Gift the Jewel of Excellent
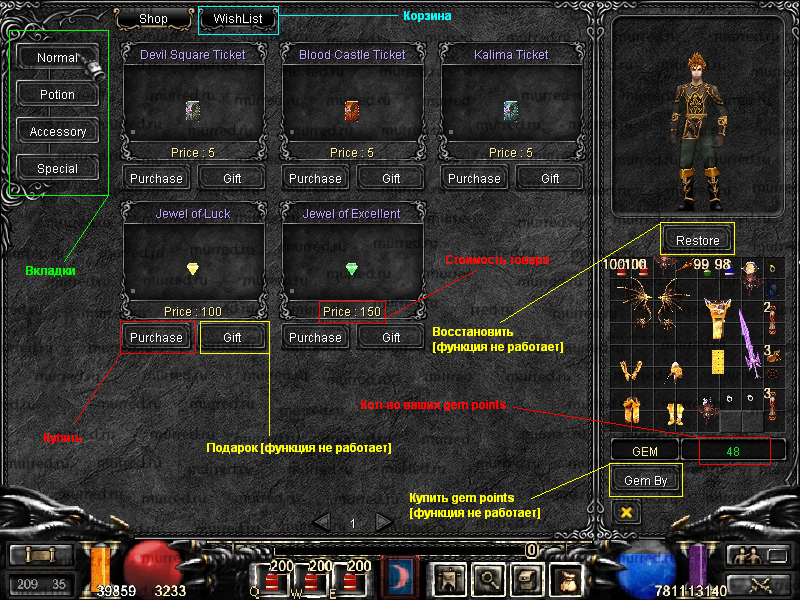800x600 pixels. click(x=391, y=338)
